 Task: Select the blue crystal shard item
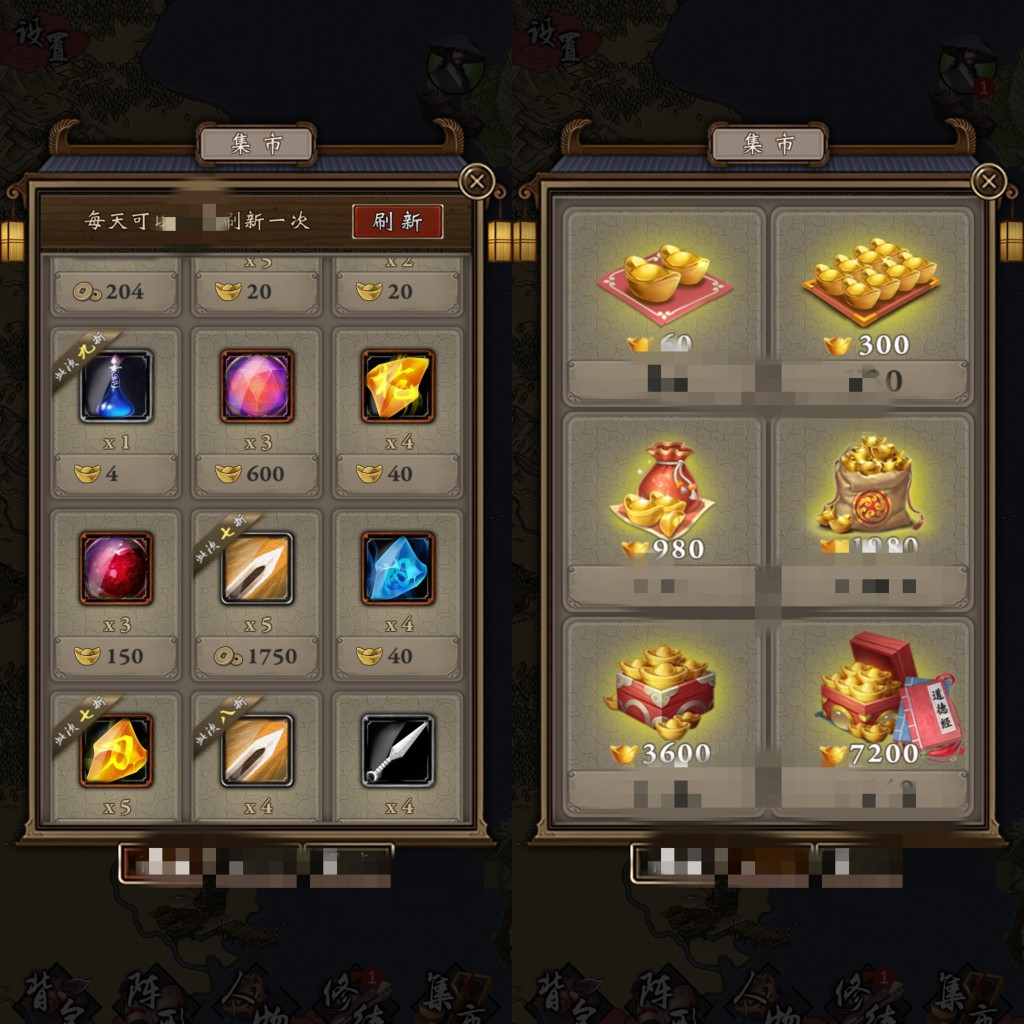(398, 568)
